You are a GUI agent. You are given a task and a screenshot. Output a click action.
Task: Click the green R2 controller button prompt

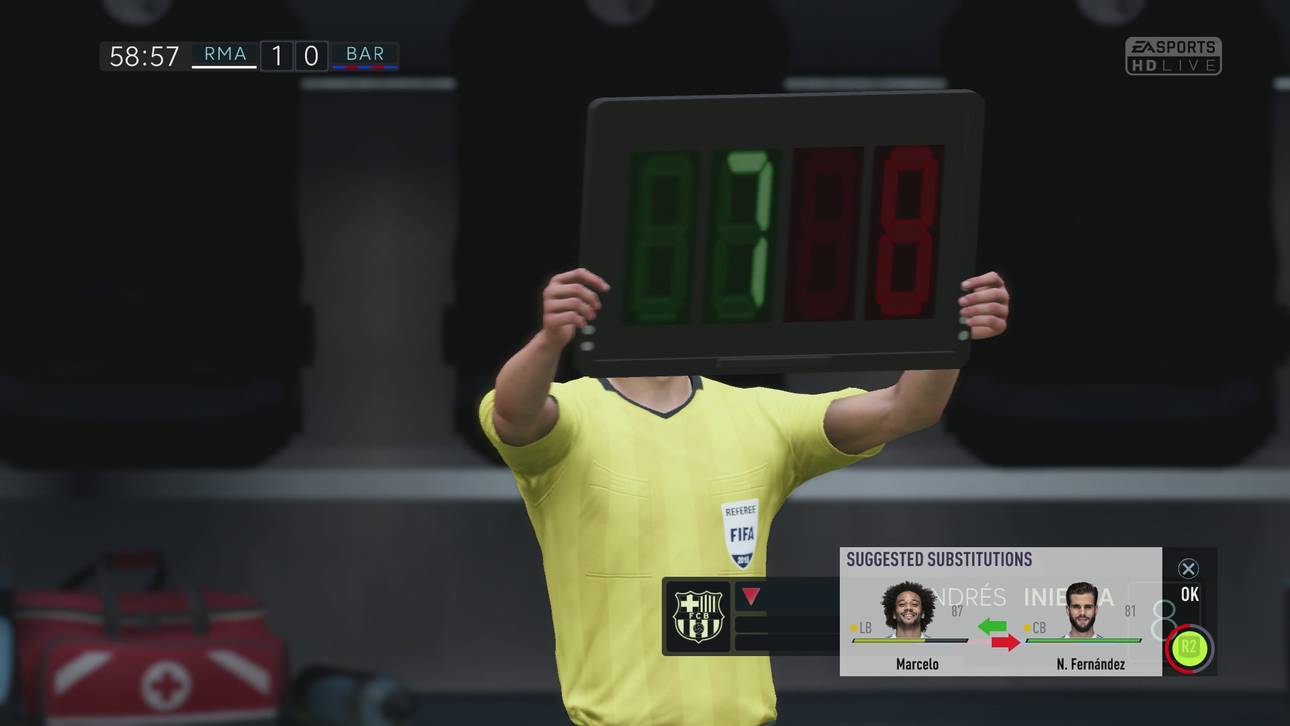pos(1188,648)
